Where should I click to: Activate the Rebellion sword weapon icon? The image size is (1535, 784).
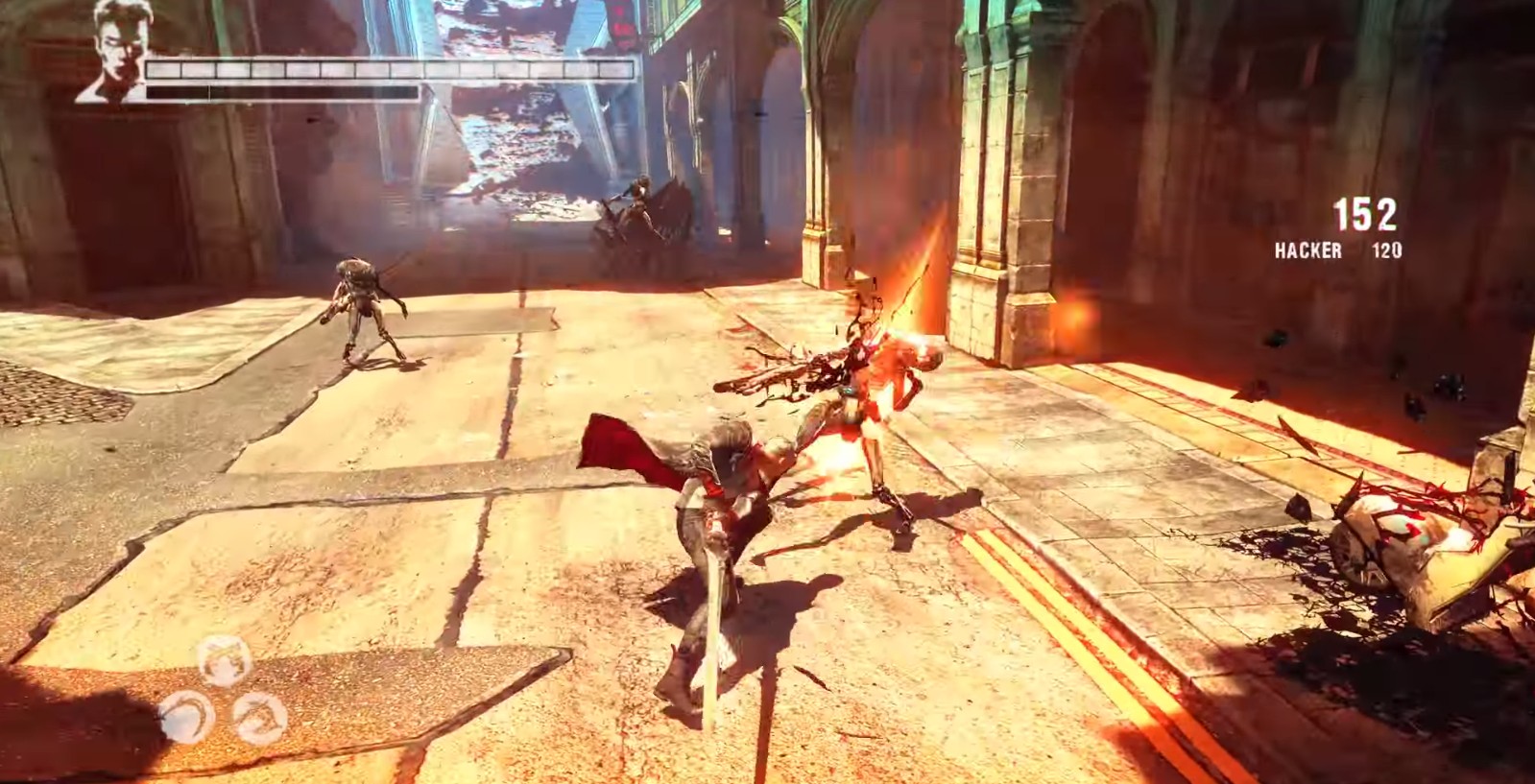pos(224,660)
